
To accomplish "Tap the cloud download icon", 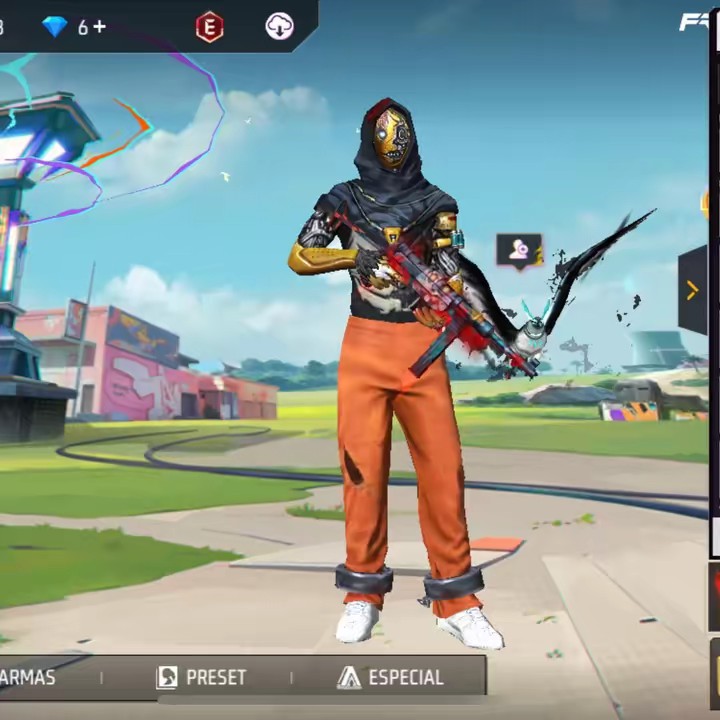I will 280,27.
